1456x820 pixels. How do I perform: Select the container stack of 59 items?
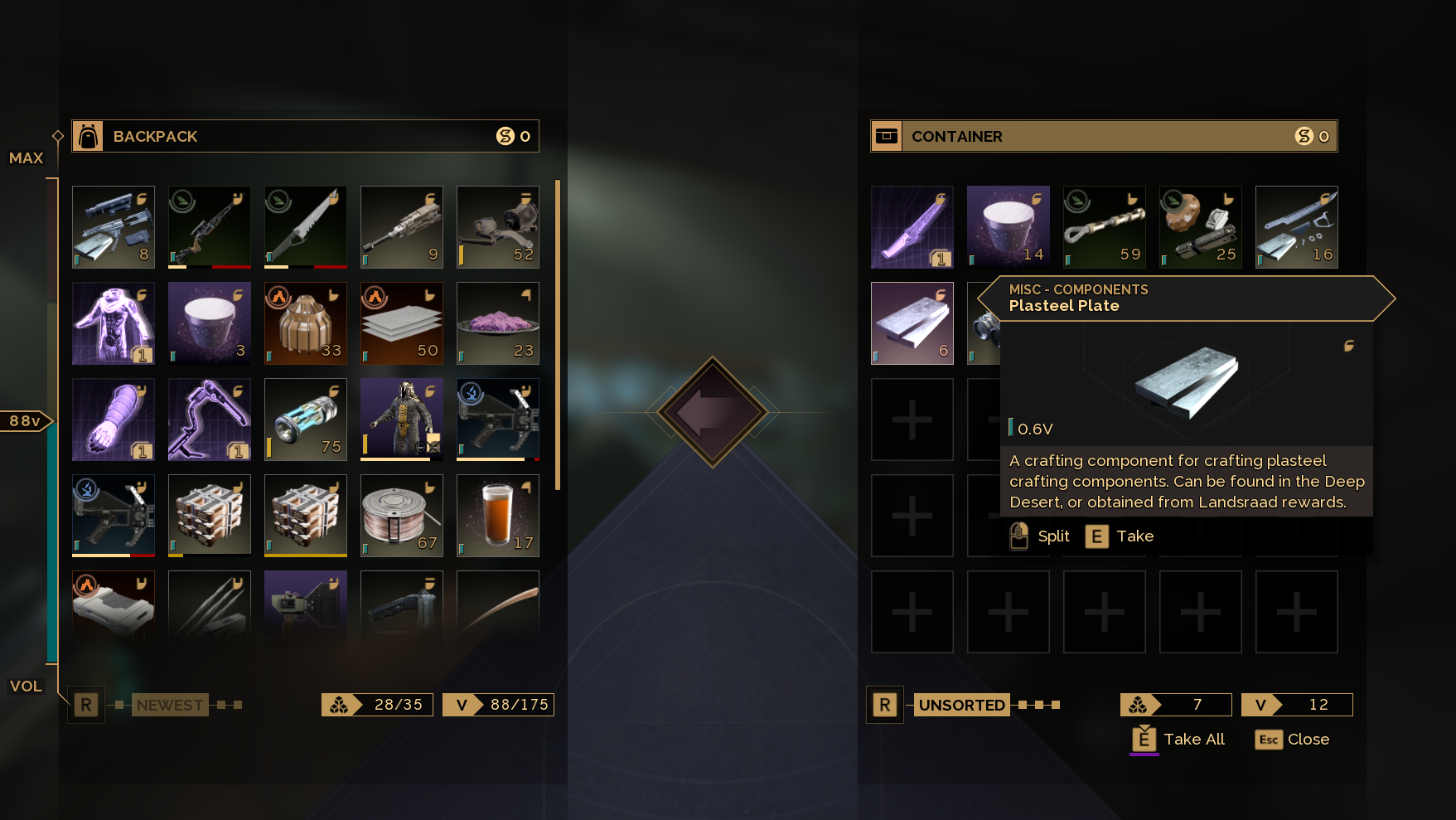tap(1104, 227)
